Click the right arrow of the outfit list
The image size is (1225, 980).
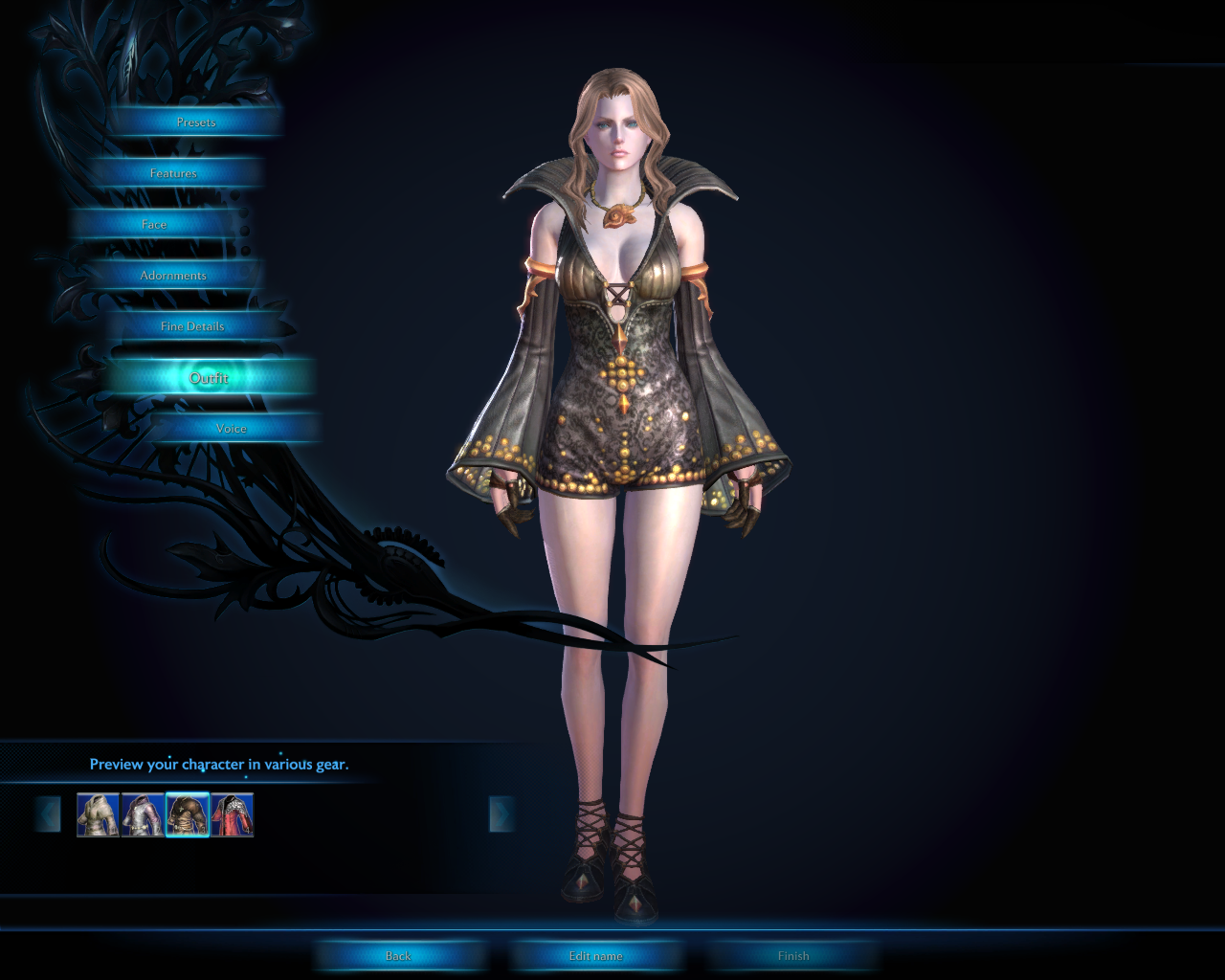click(x=501, y=814)
